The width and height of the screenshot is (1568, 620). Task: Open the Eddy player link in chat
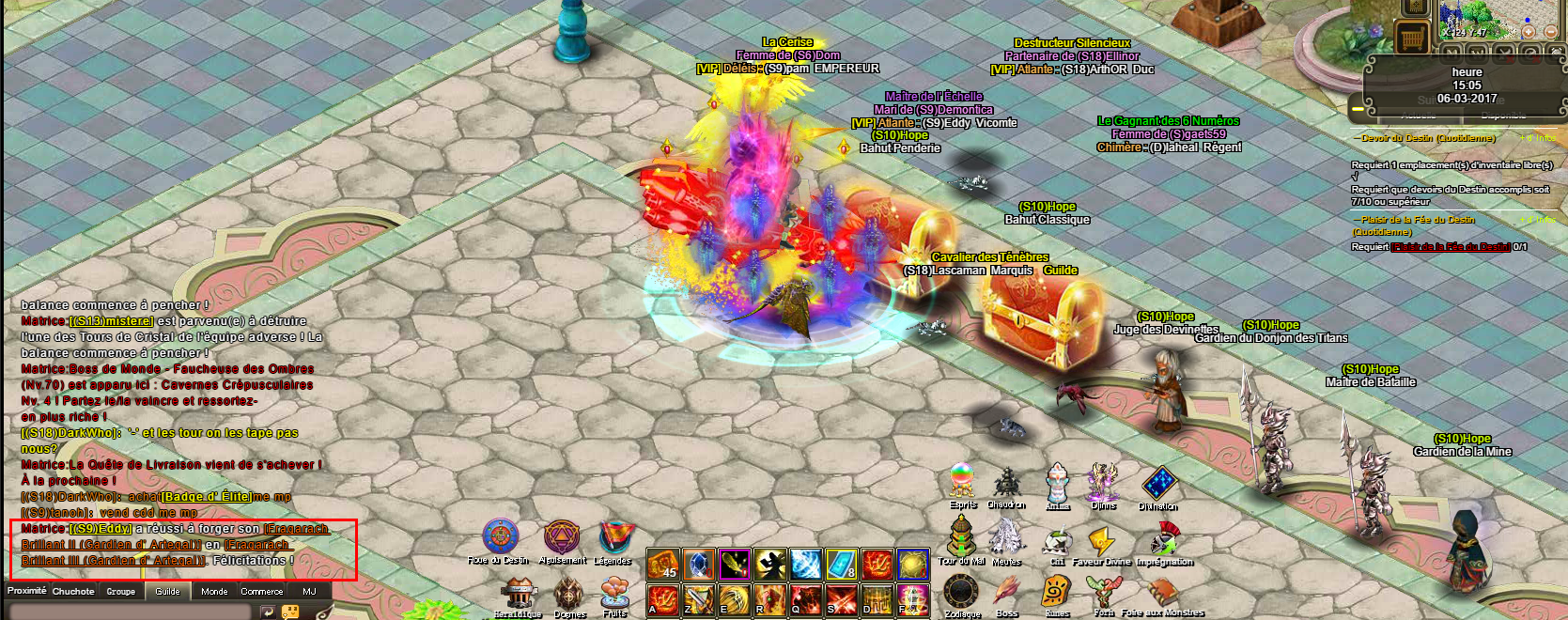(101, 529)
